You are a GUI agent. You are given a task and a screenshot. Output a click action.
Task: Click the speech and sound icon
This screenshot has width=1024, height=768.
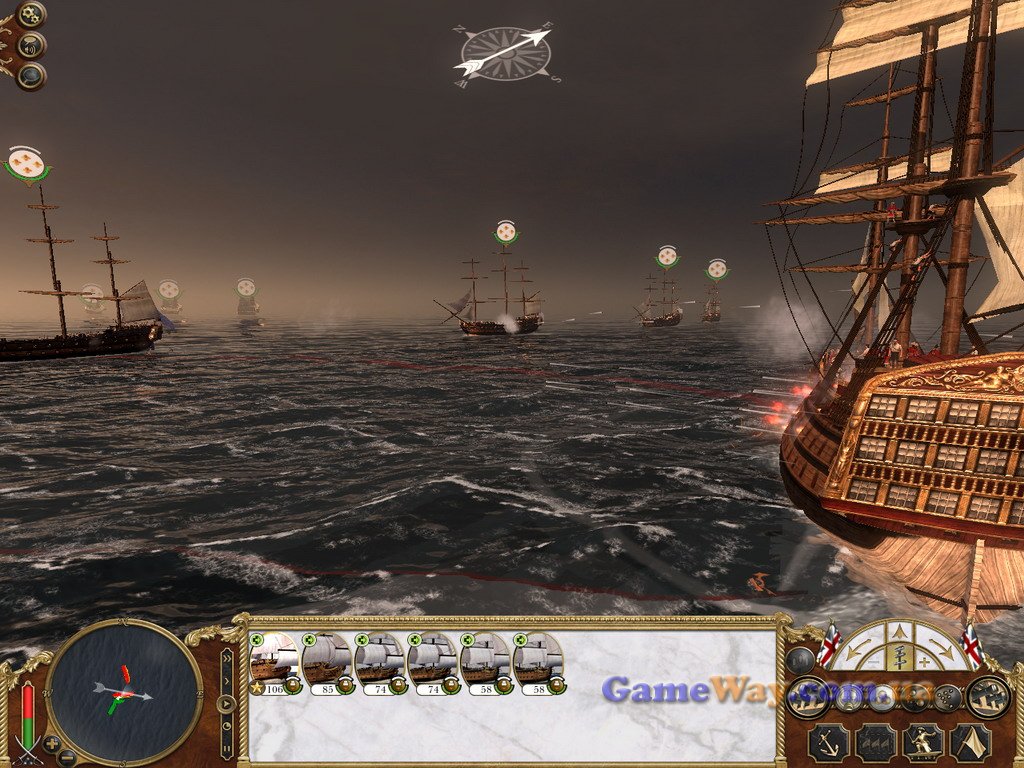[31, 45]
